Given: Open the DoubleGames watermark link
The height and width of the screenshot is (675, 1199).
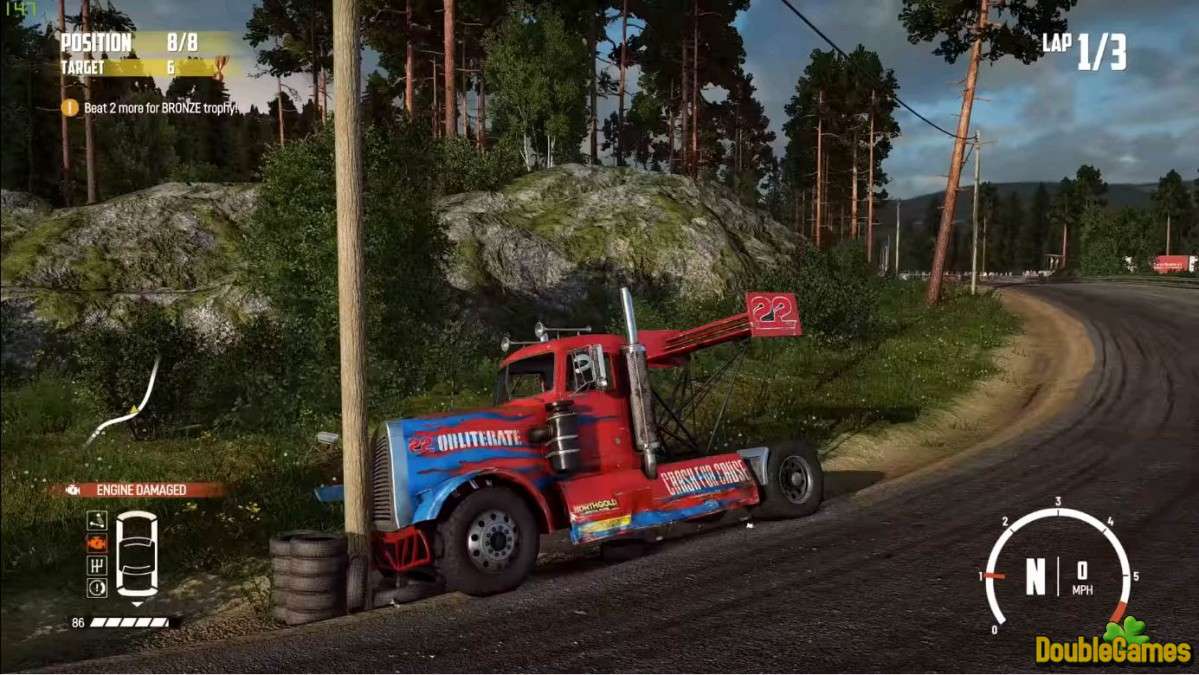Looking at the screenshot, I should tap(1113, 647).
